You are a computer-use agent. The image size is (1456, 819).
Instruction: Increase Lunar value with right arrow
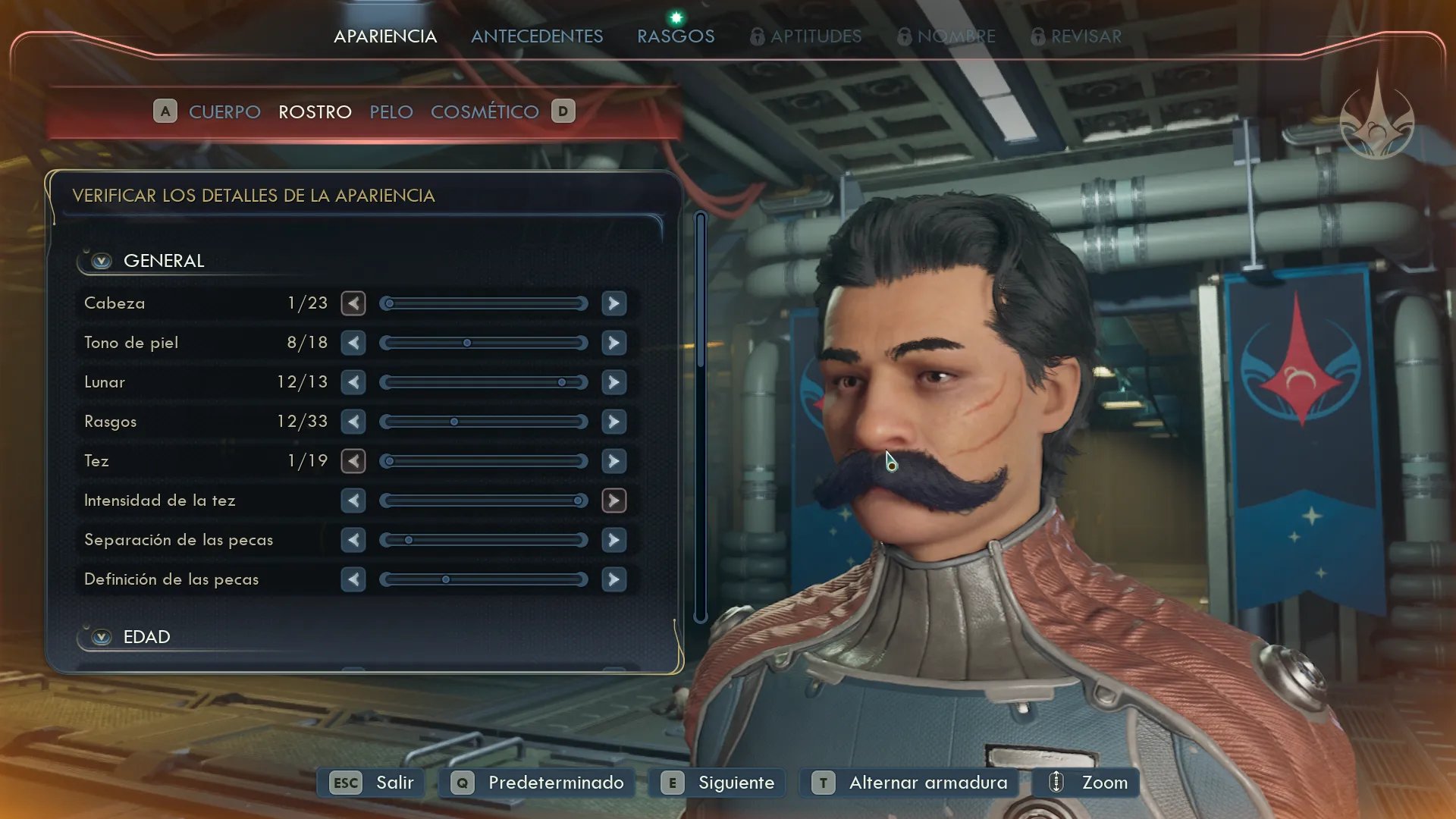[x=613, y=382]
